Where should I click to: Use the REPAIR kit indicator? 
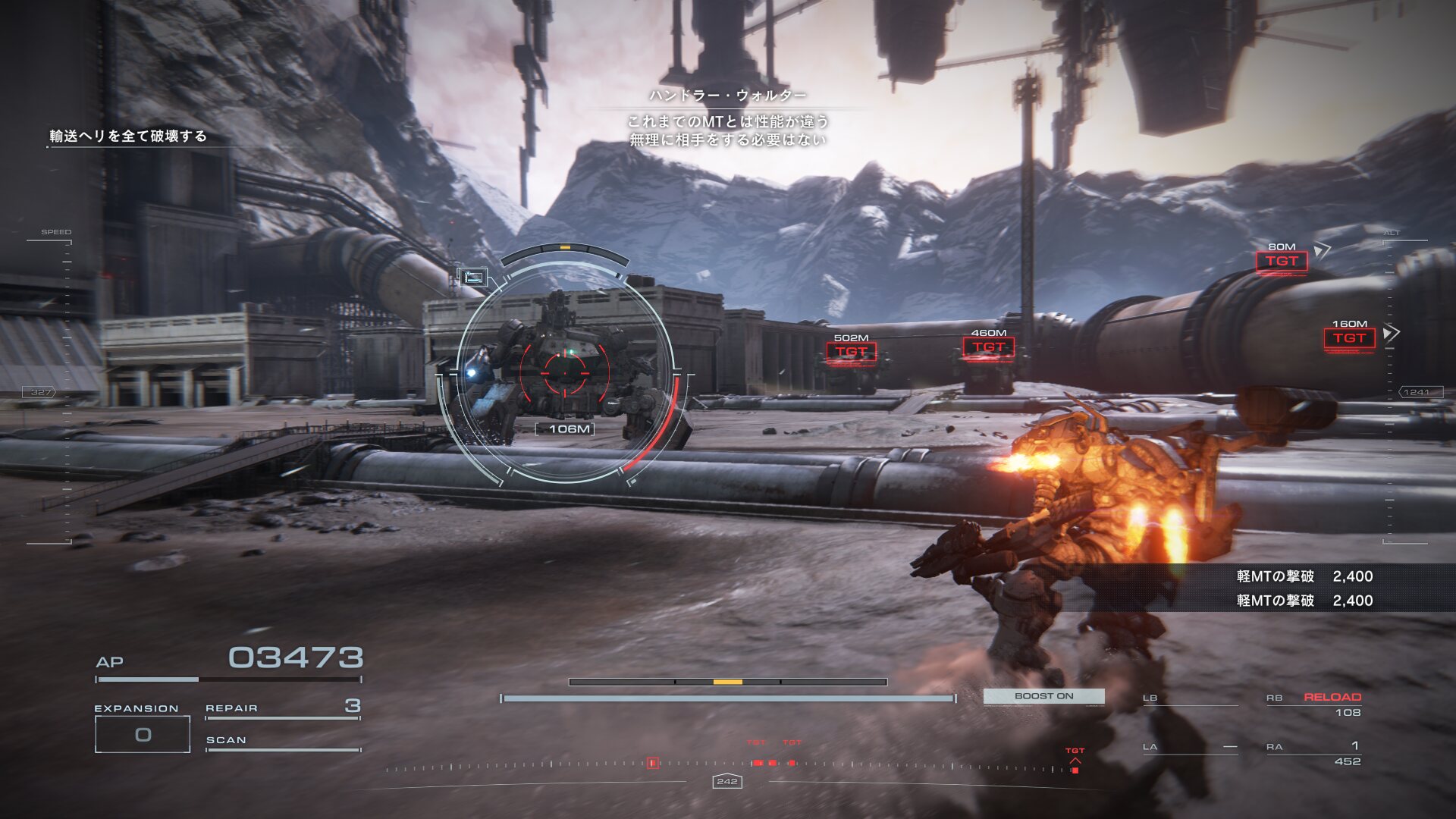282,708
